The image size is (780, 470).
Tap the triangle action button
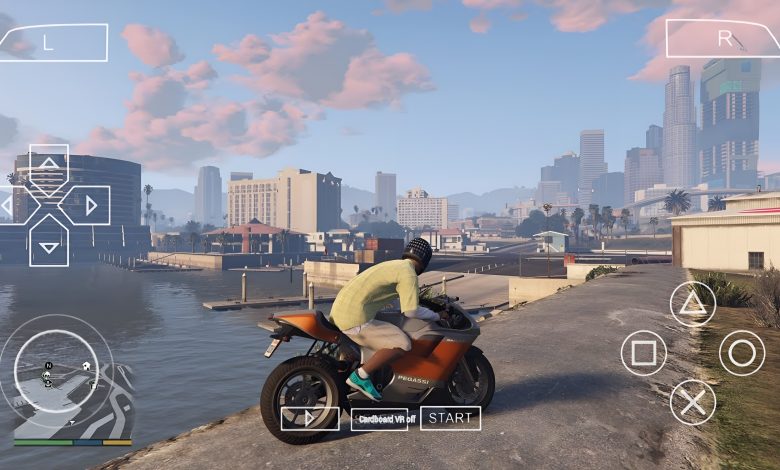click(693, 304)
